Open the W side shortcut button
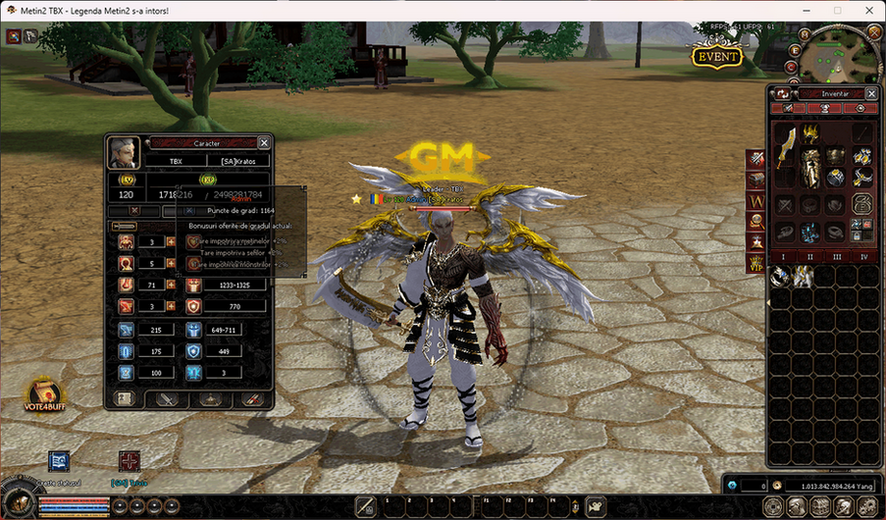Image resolution: width=886 pixels, height=520 pixels. pos(755,201)
